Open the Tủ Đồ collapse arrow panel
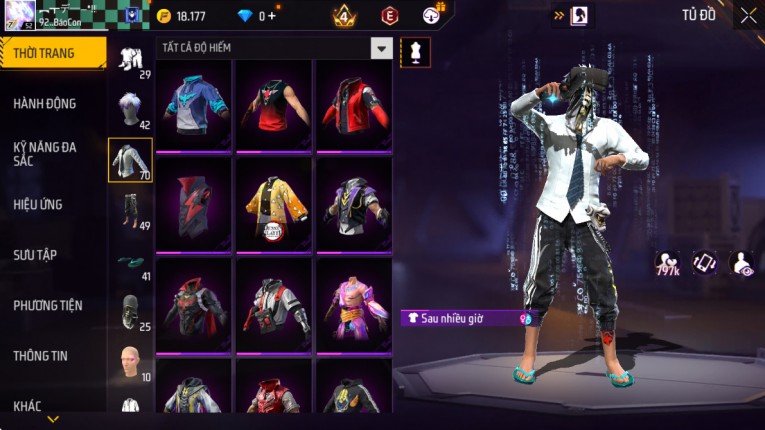Screen dimensions: 765x430 tap(558, 15)
